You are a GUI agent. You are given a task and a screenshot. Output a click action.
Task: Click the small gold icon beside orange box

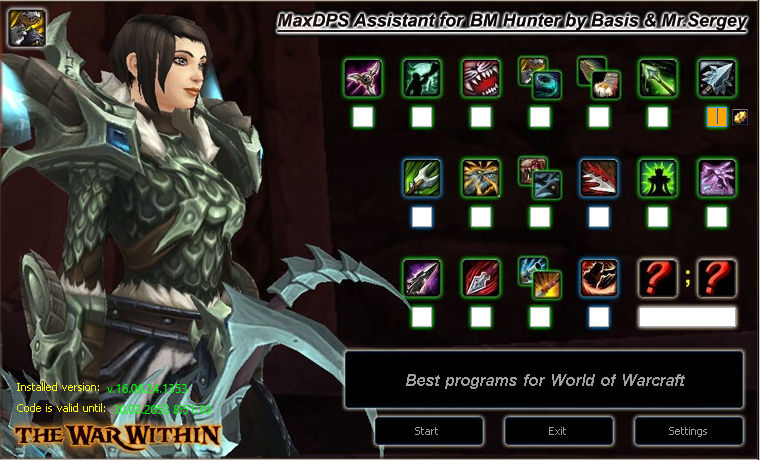(740, 116)
